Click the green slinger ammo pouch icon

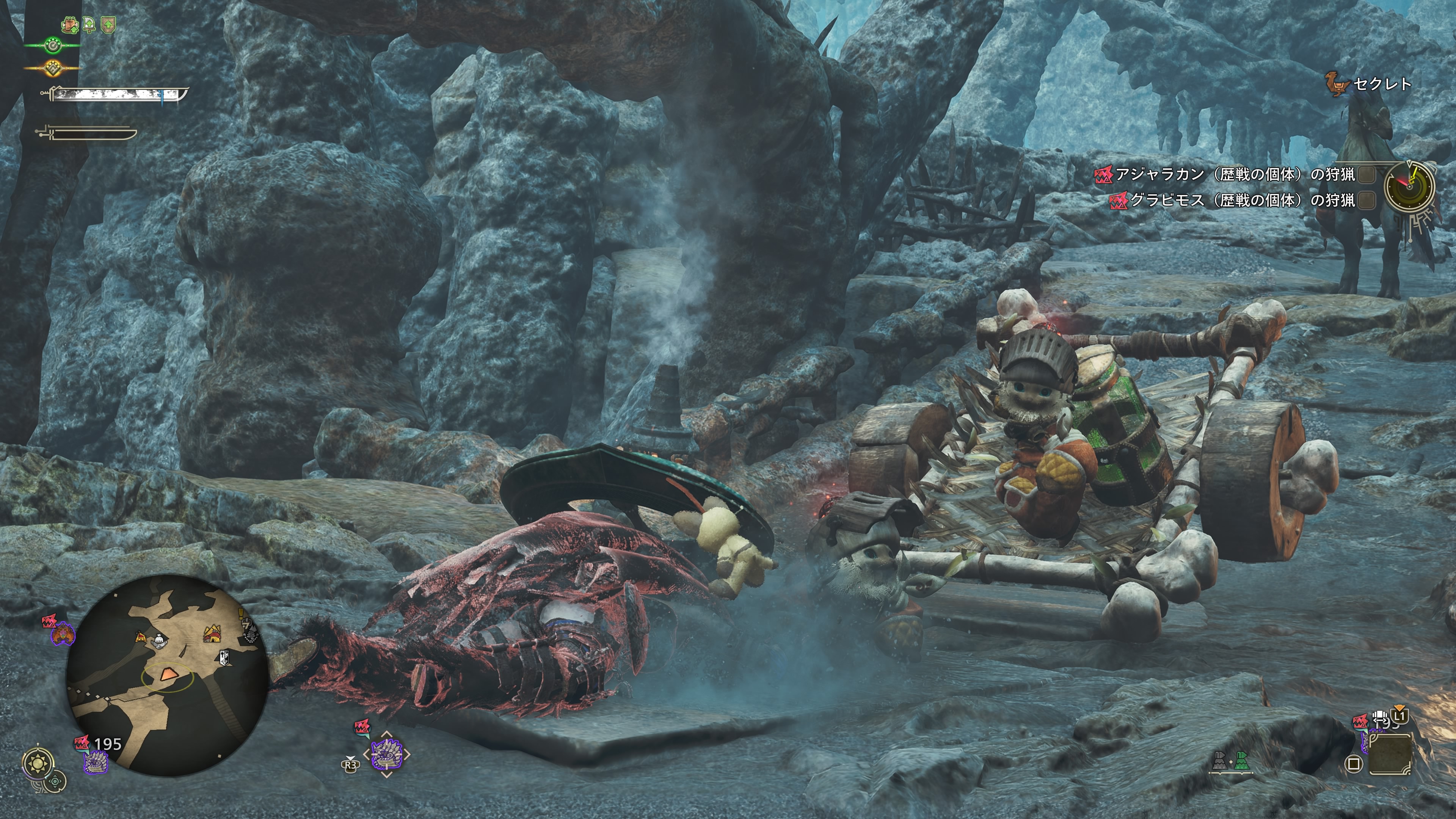(1241, 761)
